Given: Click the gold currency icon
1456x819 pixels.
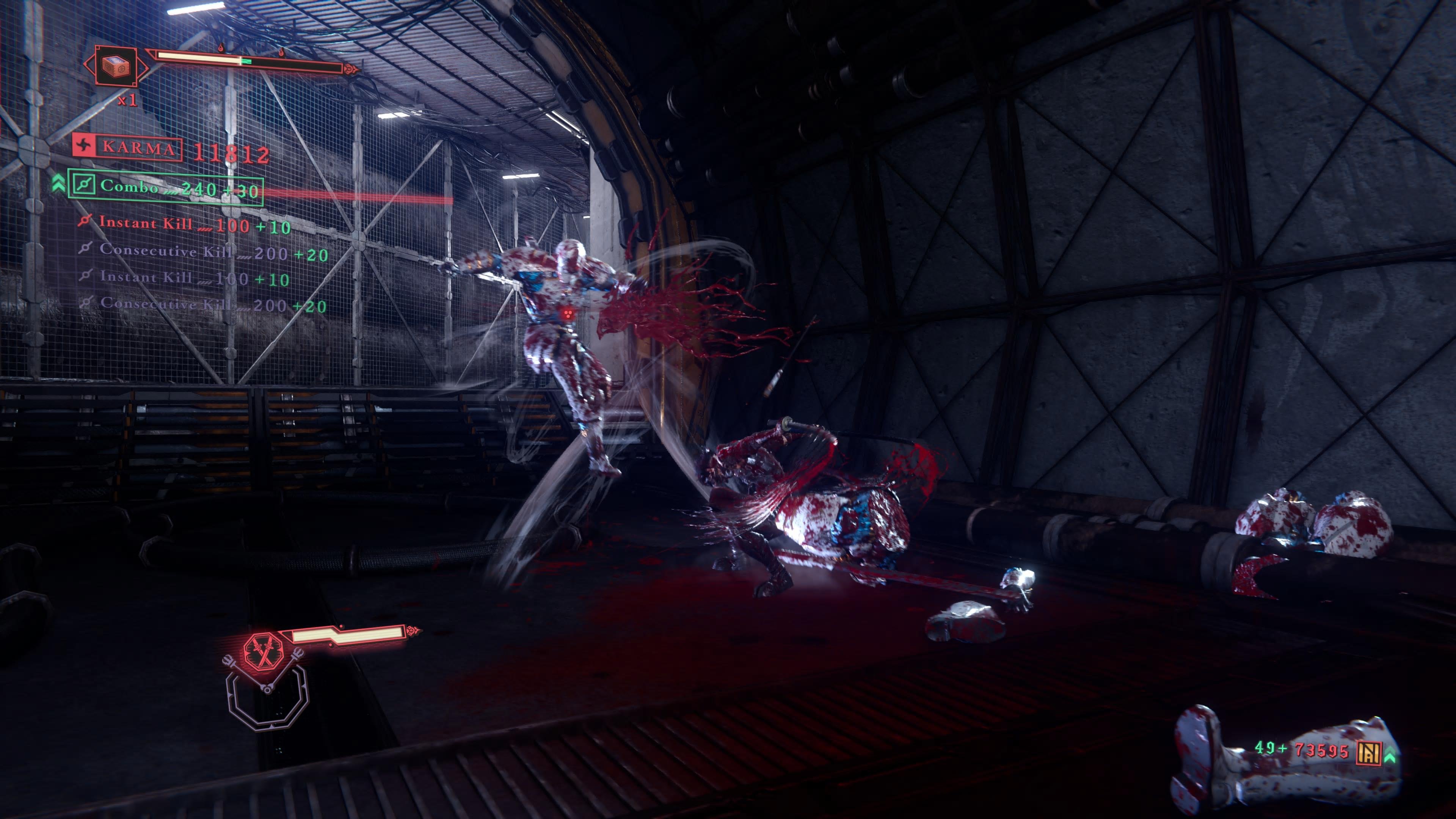Looking at the screenshot, I should click(1368, 752).
